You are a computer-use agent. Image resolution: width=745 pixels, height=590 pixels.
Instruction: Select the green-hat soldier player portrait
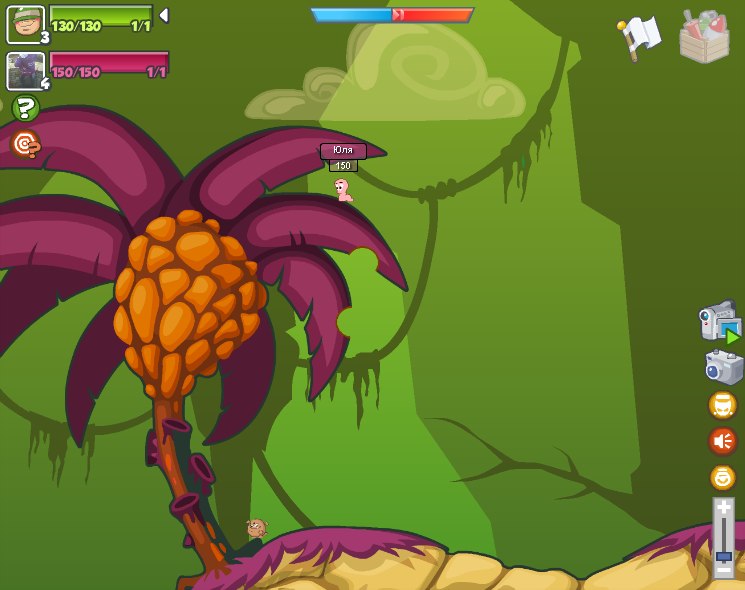coord(25,24)
